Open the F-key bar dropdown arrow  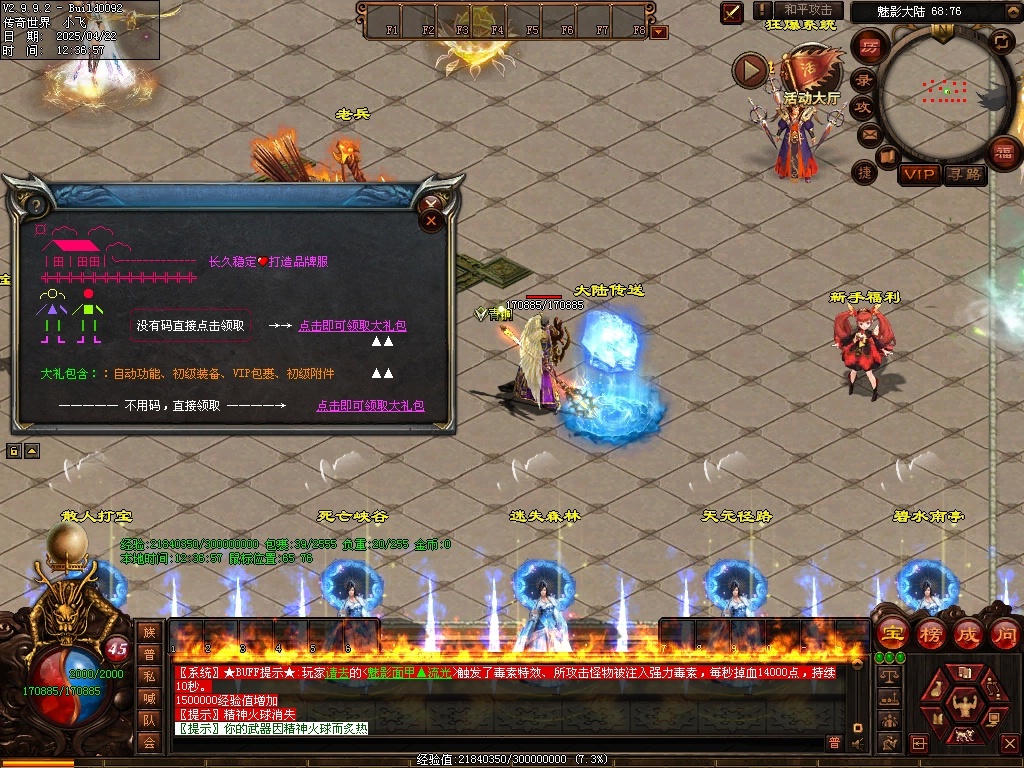coord(659,32)
